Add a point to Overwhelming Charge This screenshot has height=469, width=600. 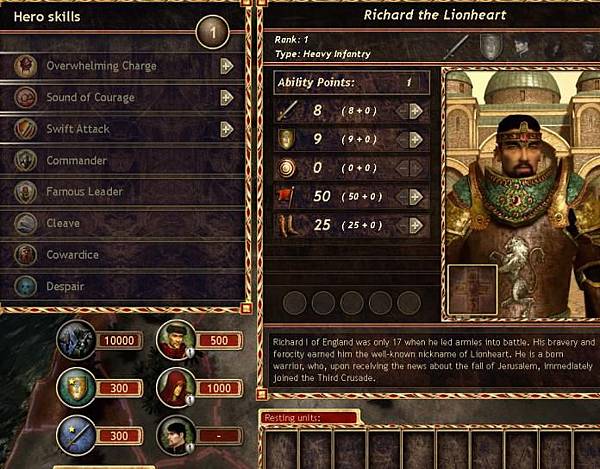(227, 67)
